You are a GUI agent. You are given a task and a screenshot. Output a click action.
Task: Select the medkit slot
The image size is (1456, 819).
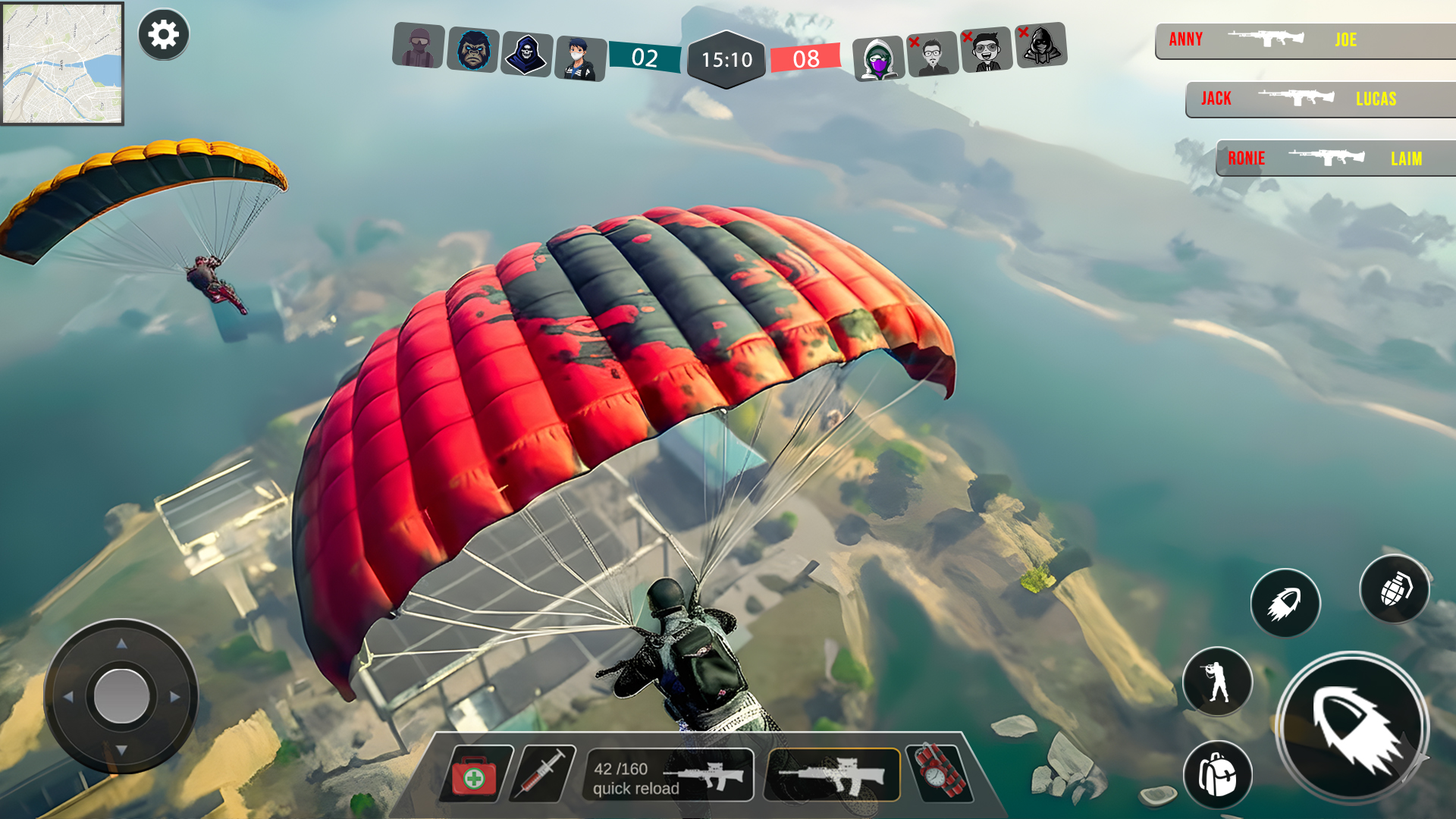(x=475, y=775)
